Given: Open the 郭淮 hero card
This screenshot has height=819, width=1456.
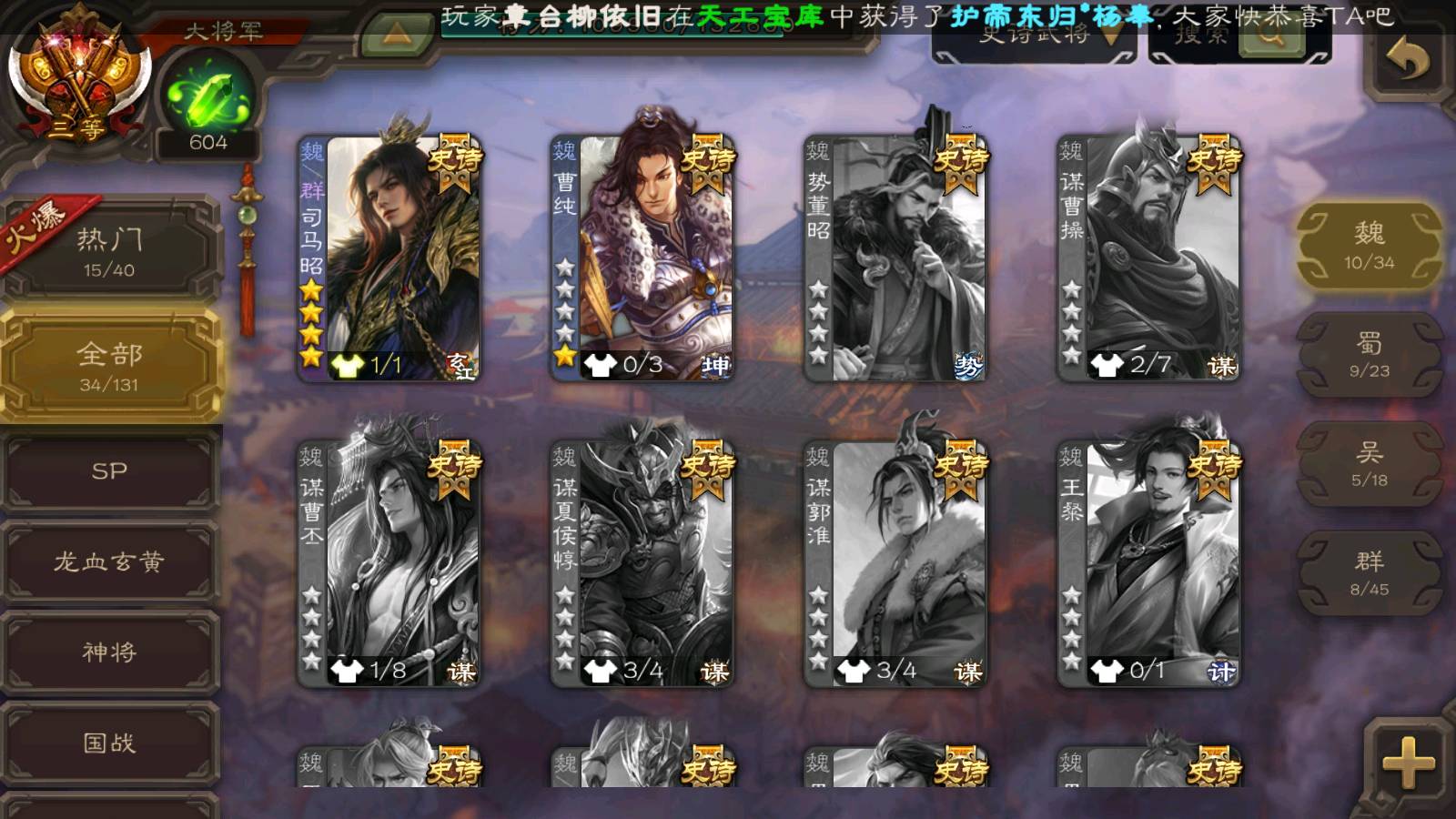Looking at the screenshot, I should [895, 564].
